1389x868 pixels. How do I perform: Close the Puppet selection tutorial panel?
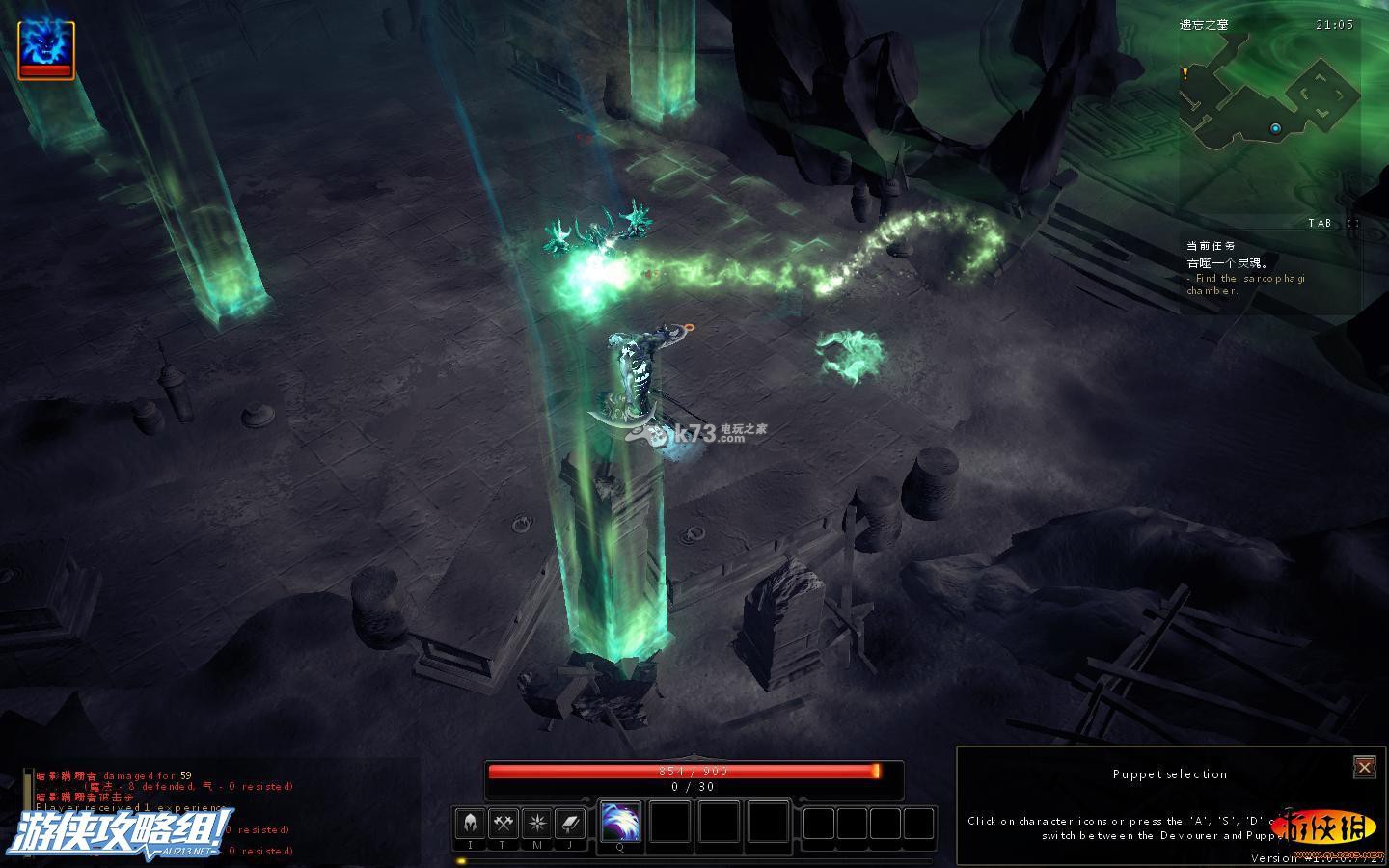(1364, 767)
